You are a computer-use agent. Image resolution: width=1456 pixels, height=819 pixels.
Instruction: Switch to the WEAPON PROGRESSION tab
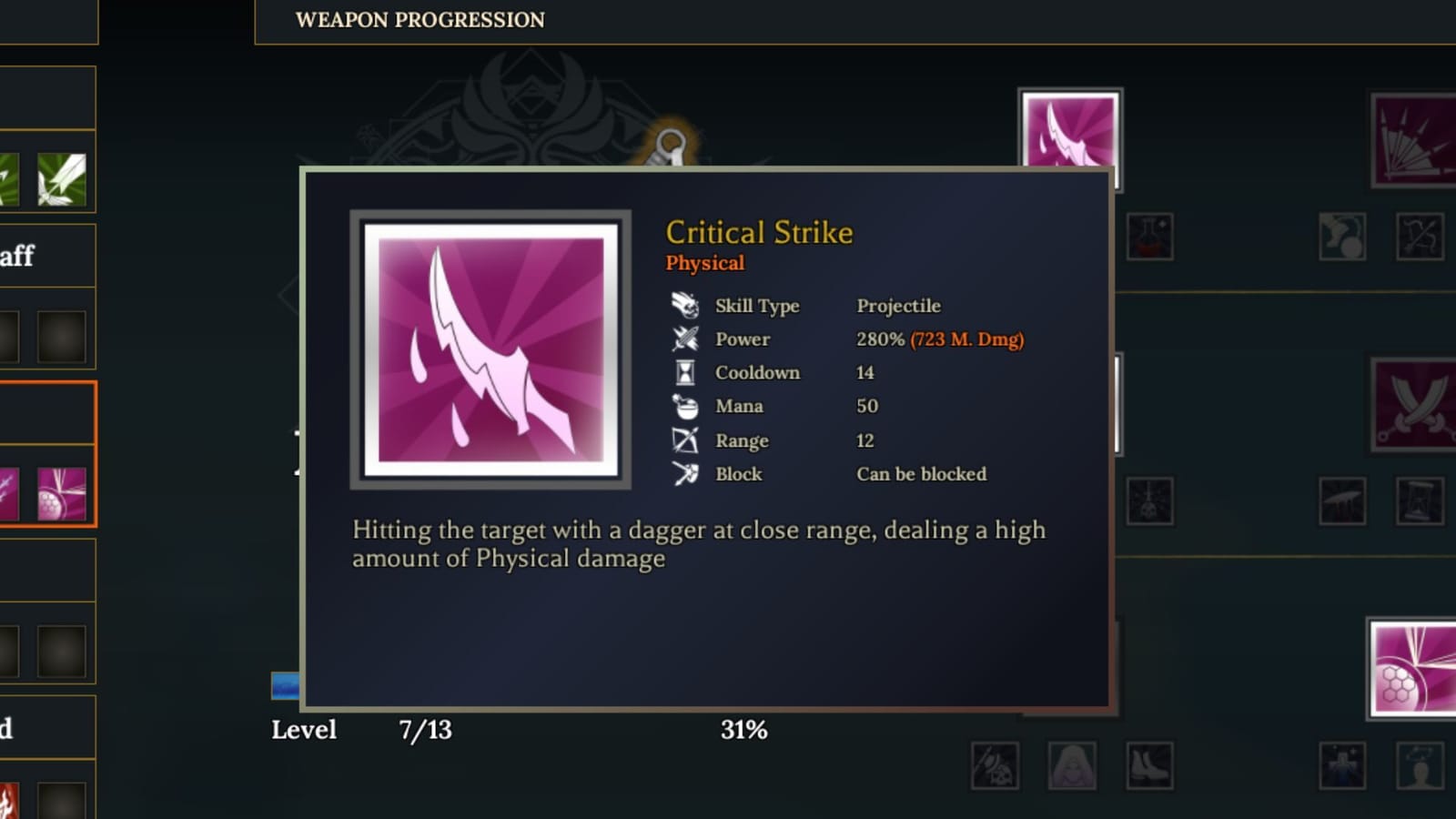click(419, 20)
